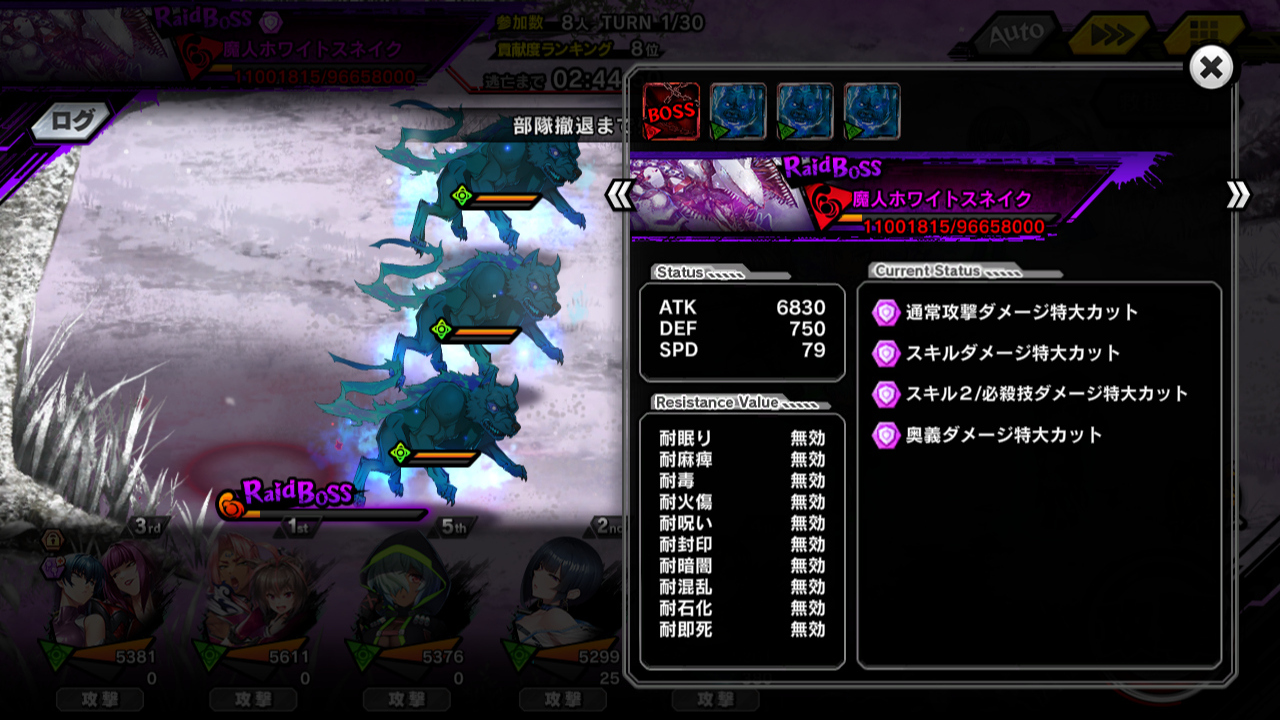Select the 奥義ダメージ特大カット status entry
This screenshot has height=720, width=1280.
point(1003,435)
